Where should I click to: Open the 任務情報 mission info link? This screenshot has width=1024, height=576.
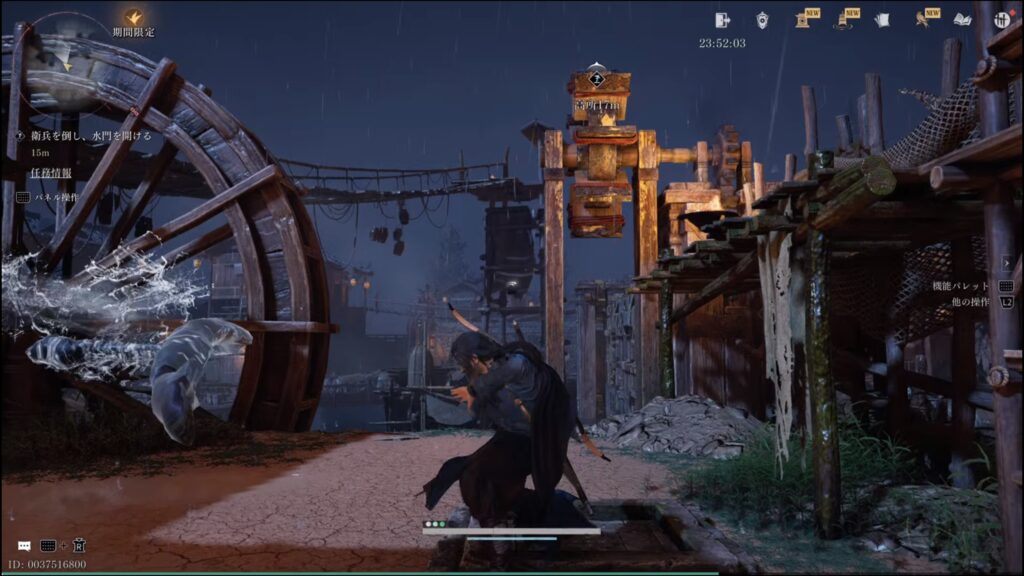[51, 172]
